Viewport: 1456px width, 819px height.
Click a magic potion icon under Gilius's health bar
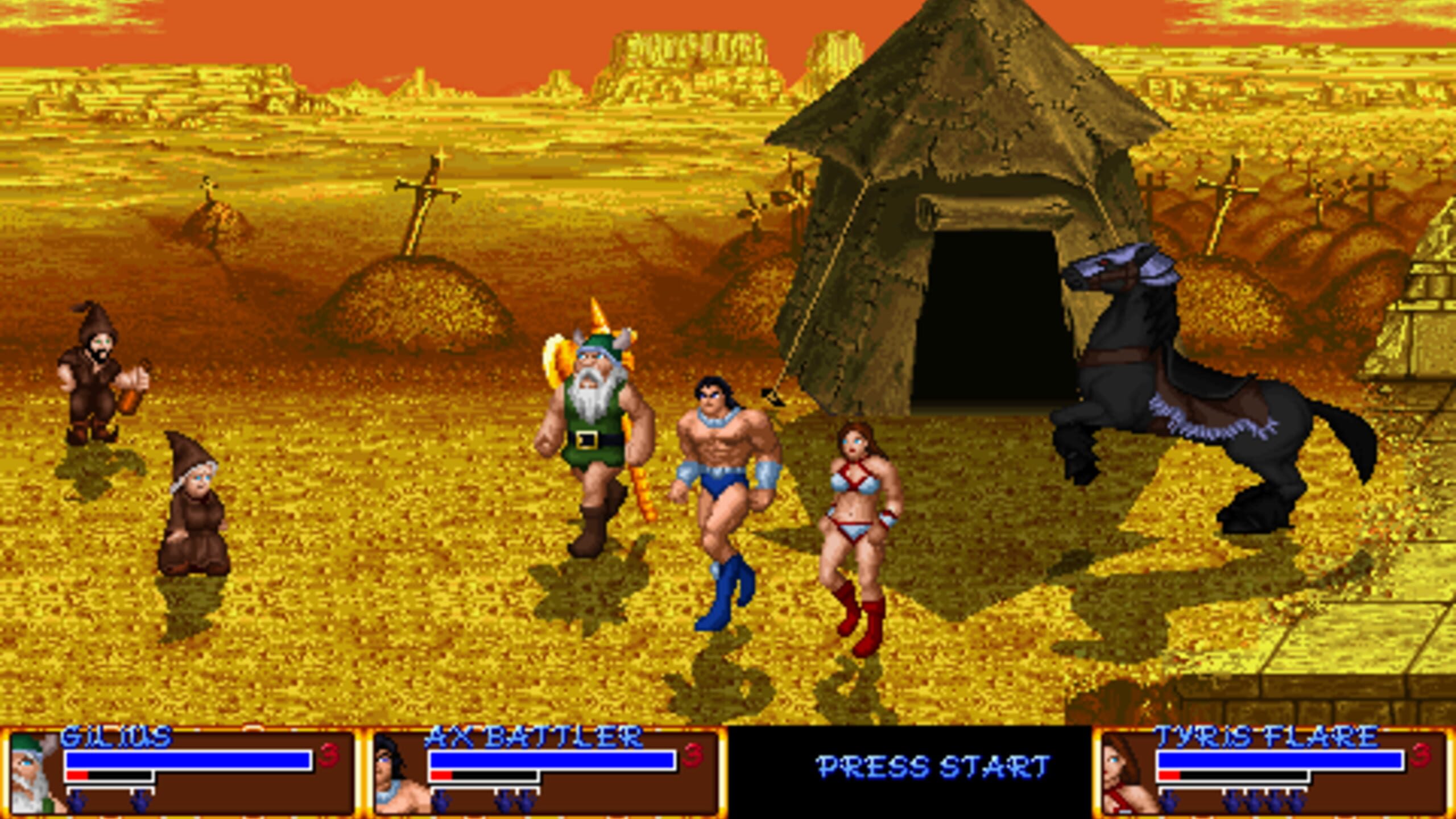[x=77, y=802]
